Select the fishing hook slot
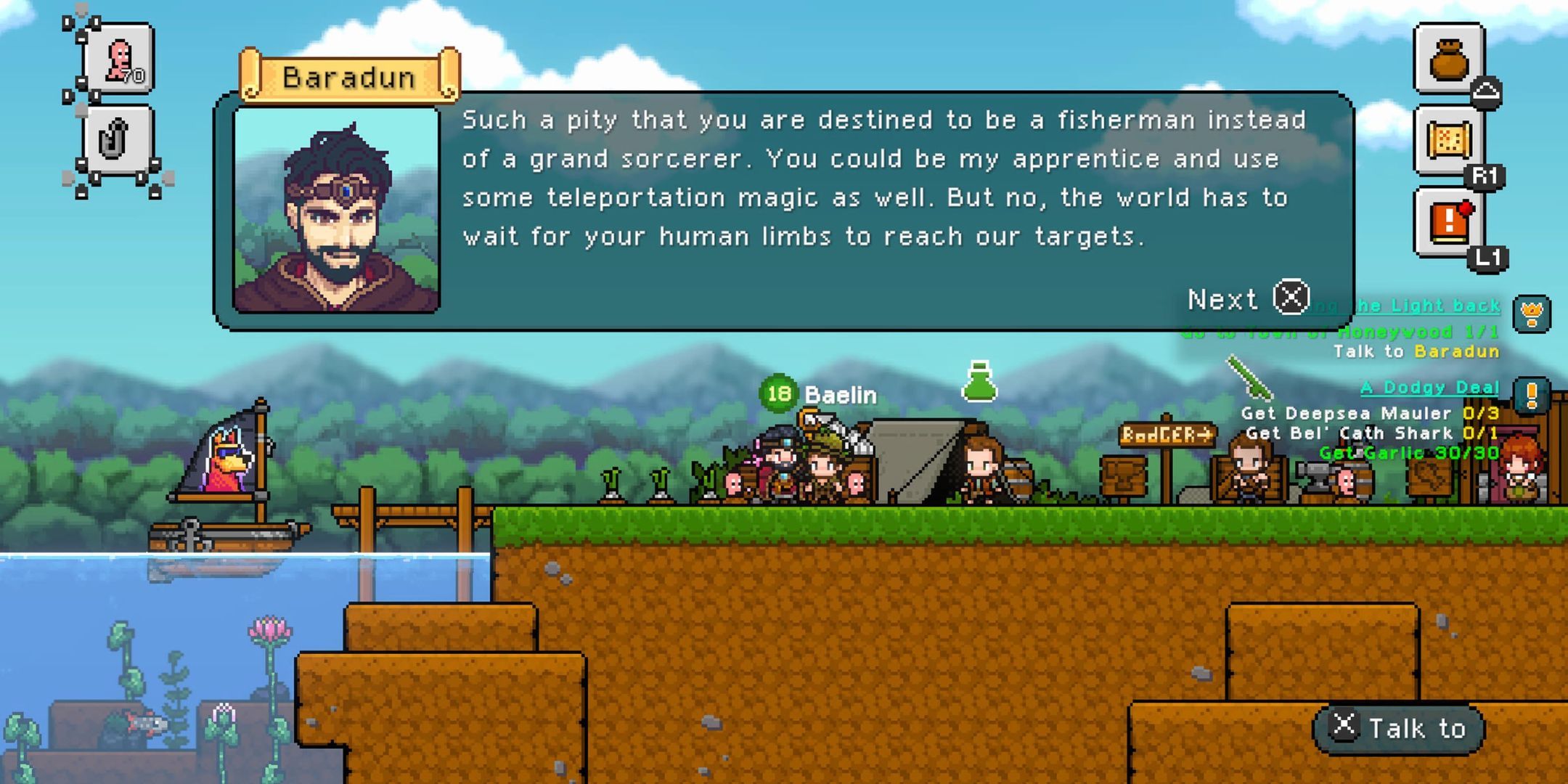The image size is (1568, 784). [116, 139]
